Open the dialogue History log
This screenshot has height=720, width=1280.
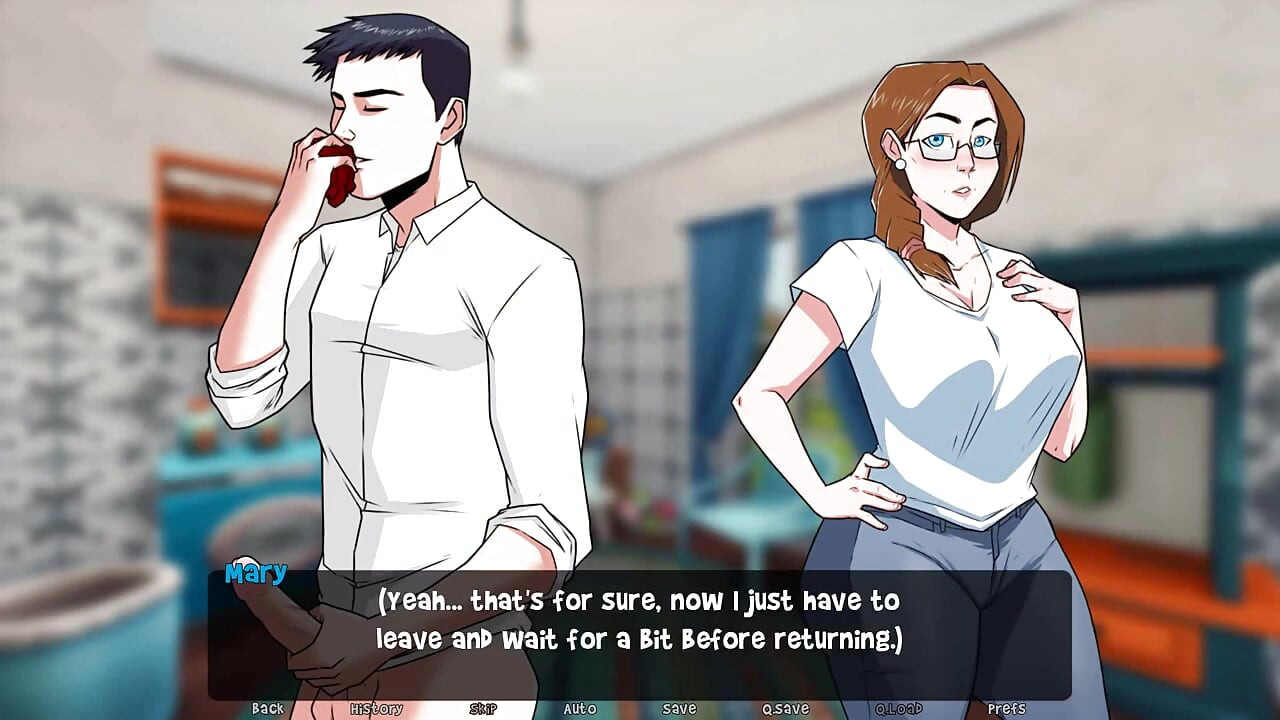(376, 708)
